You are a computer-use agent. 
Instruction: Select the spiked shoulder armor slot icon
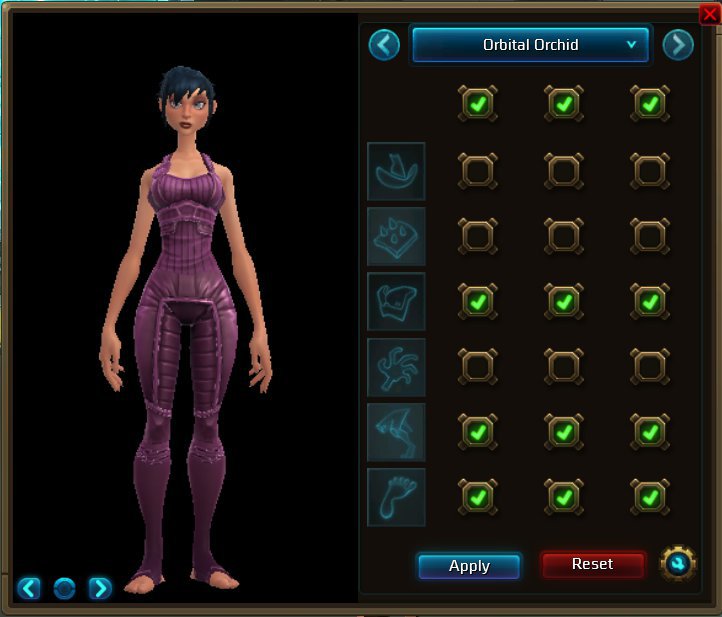pyautogui.click(x=396, y=236)
